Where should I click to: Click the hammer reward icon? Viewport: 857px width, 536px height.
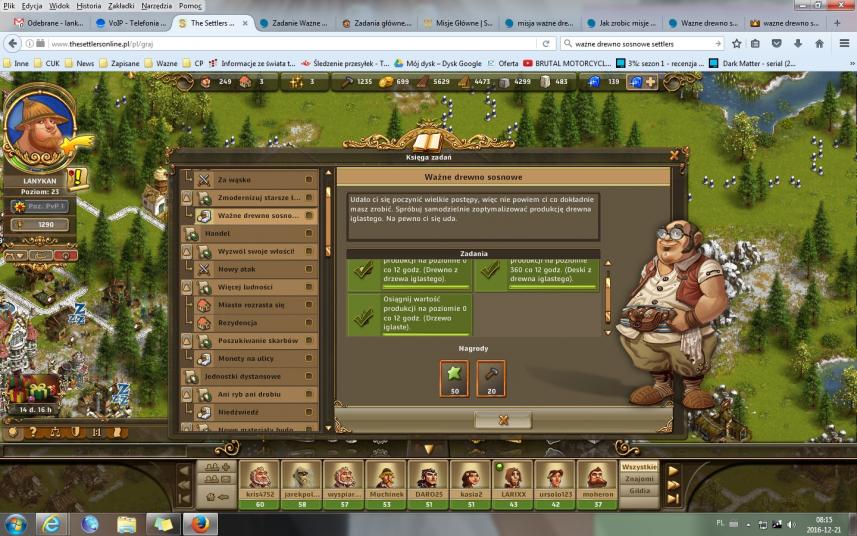491,378
